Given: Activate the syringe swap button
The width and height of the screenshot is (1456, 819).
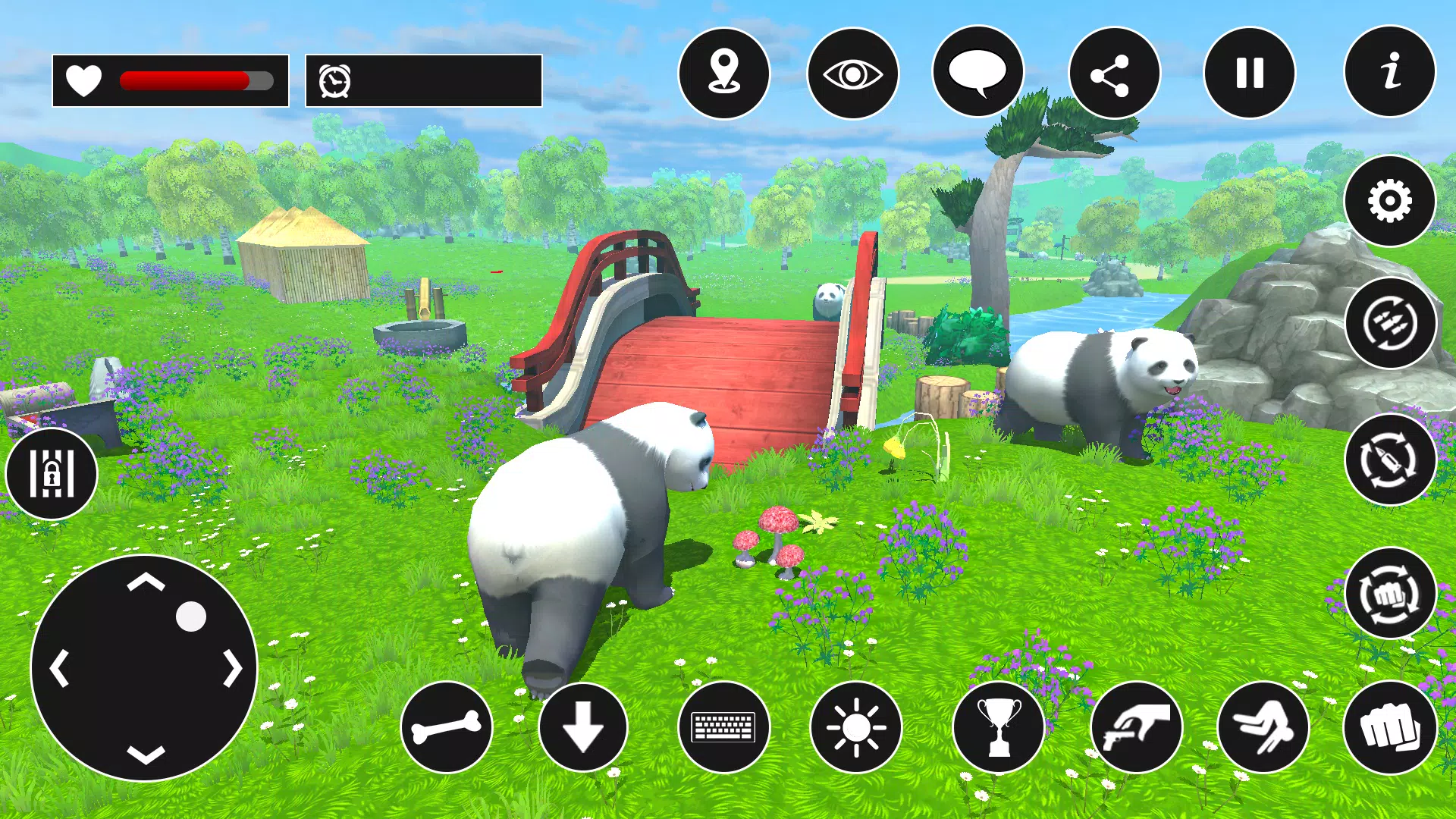Looking at the screenshot, I should click(x=1389, y=460).
